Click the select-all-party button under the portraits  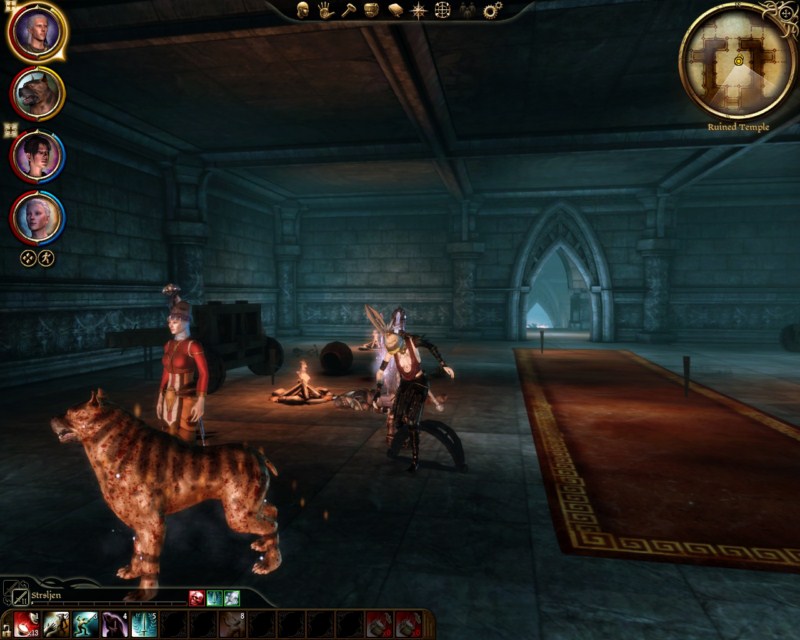coord(29,257)
